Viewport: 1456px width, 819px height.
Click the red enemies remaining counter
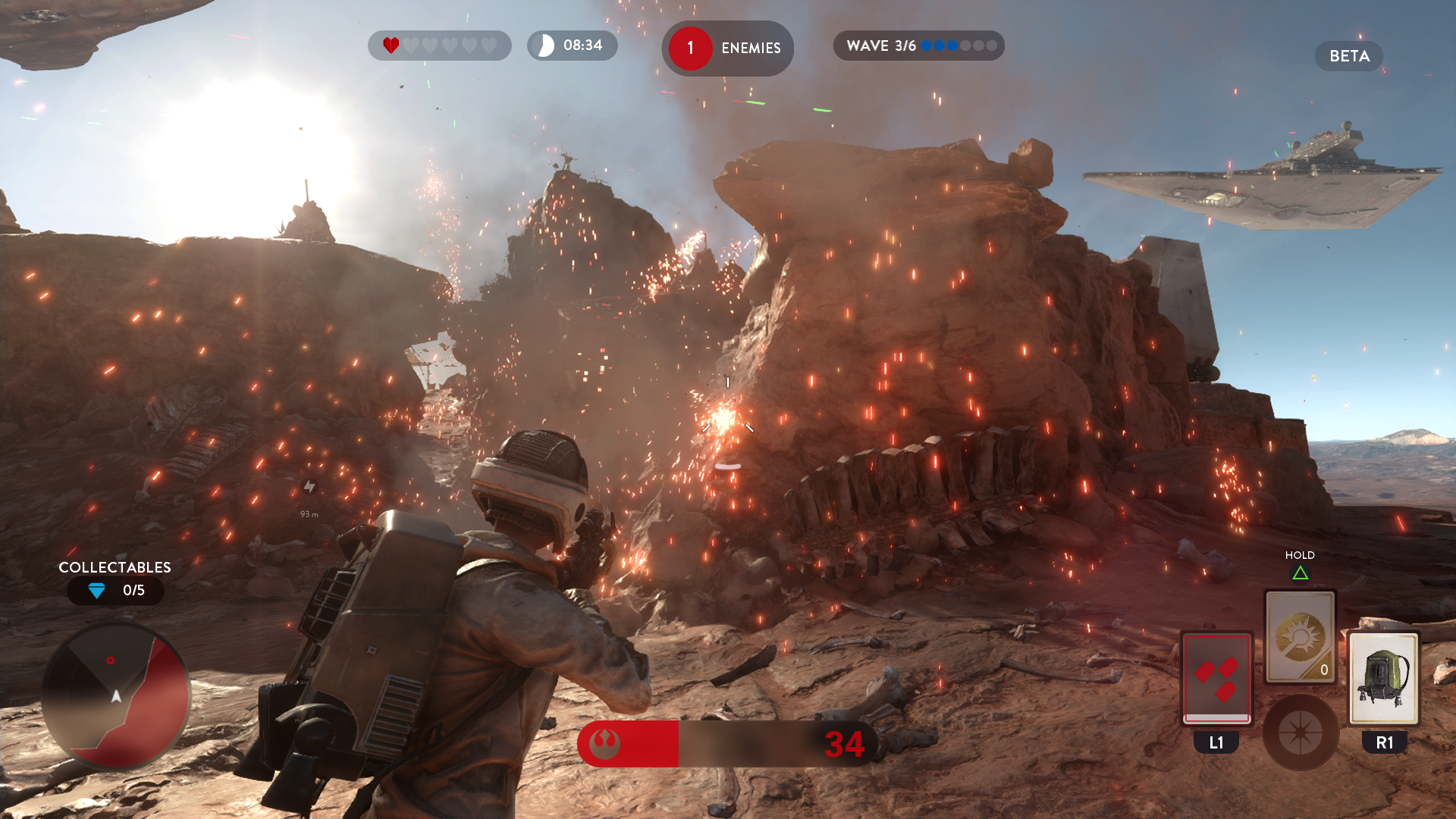(726, 48)
